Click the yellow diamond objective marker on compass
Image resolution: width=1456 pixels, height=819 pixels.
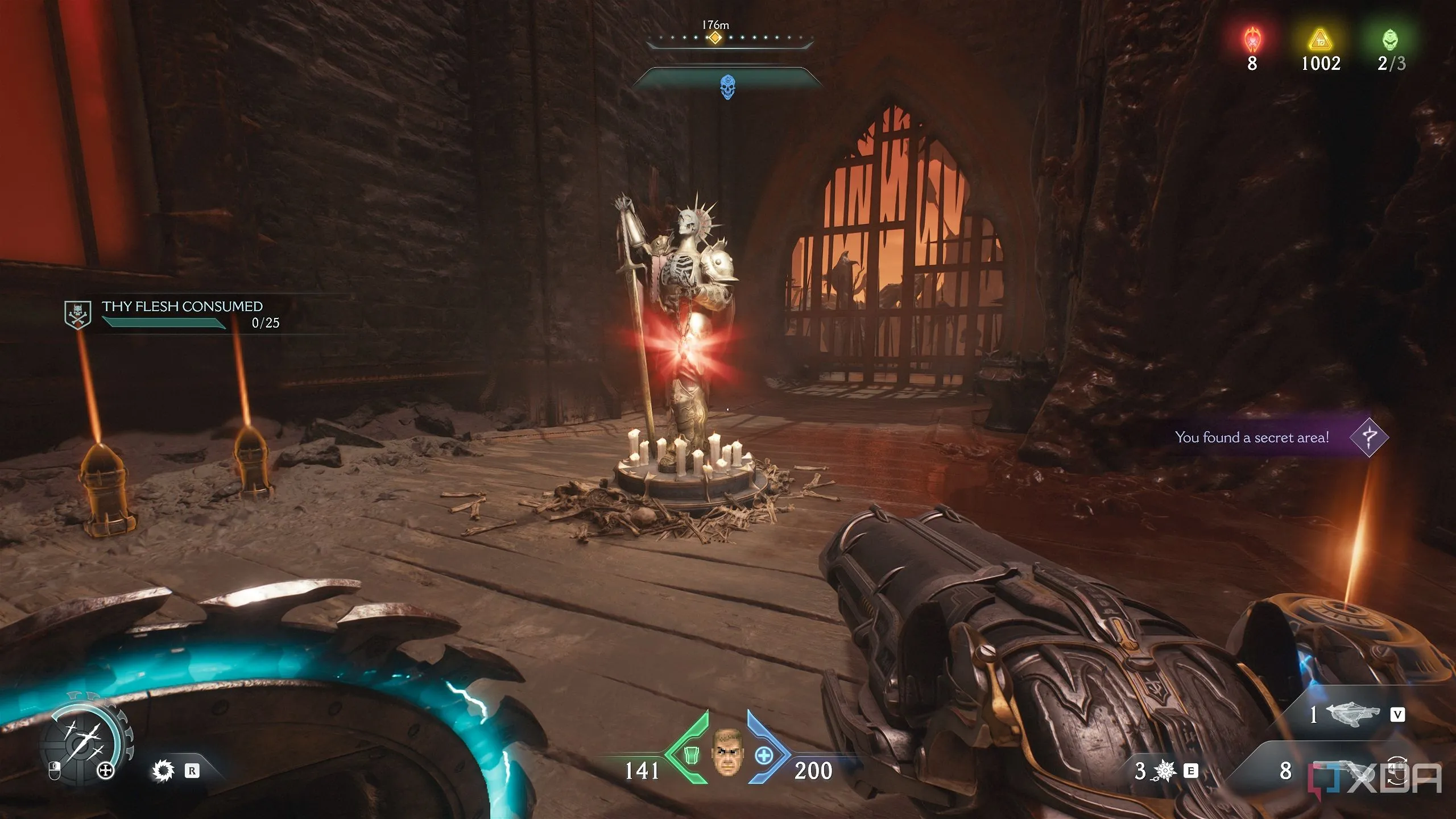point(714,38)
